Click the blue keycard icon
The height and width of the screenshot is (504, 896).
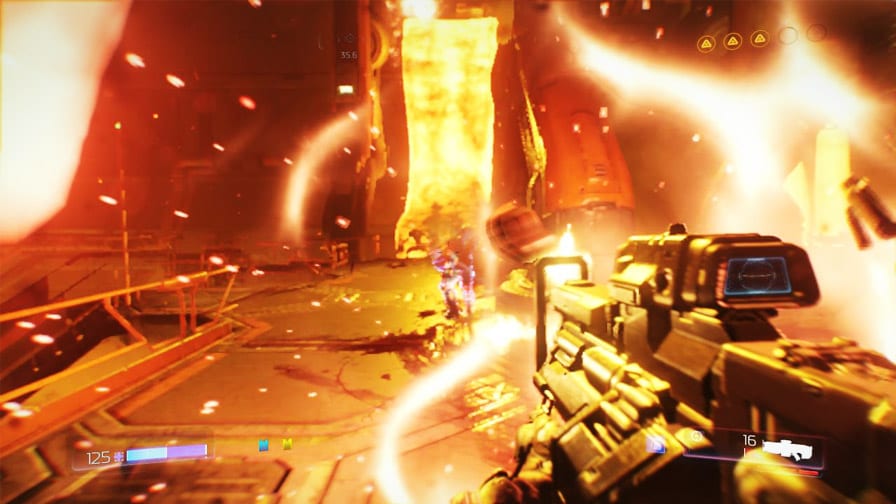coord(264,445)
